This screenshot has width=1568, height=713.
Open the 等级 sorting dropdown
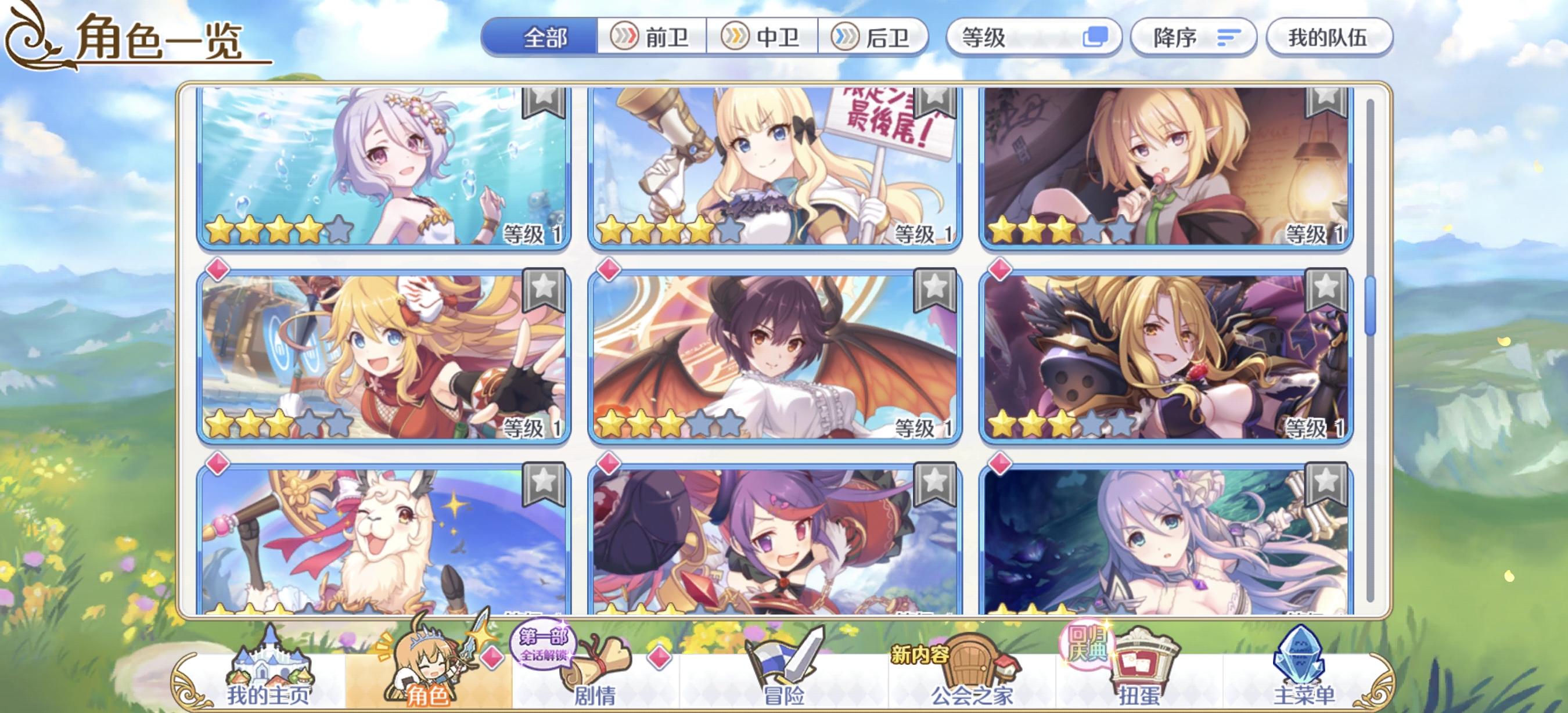tap(1035, 38)
